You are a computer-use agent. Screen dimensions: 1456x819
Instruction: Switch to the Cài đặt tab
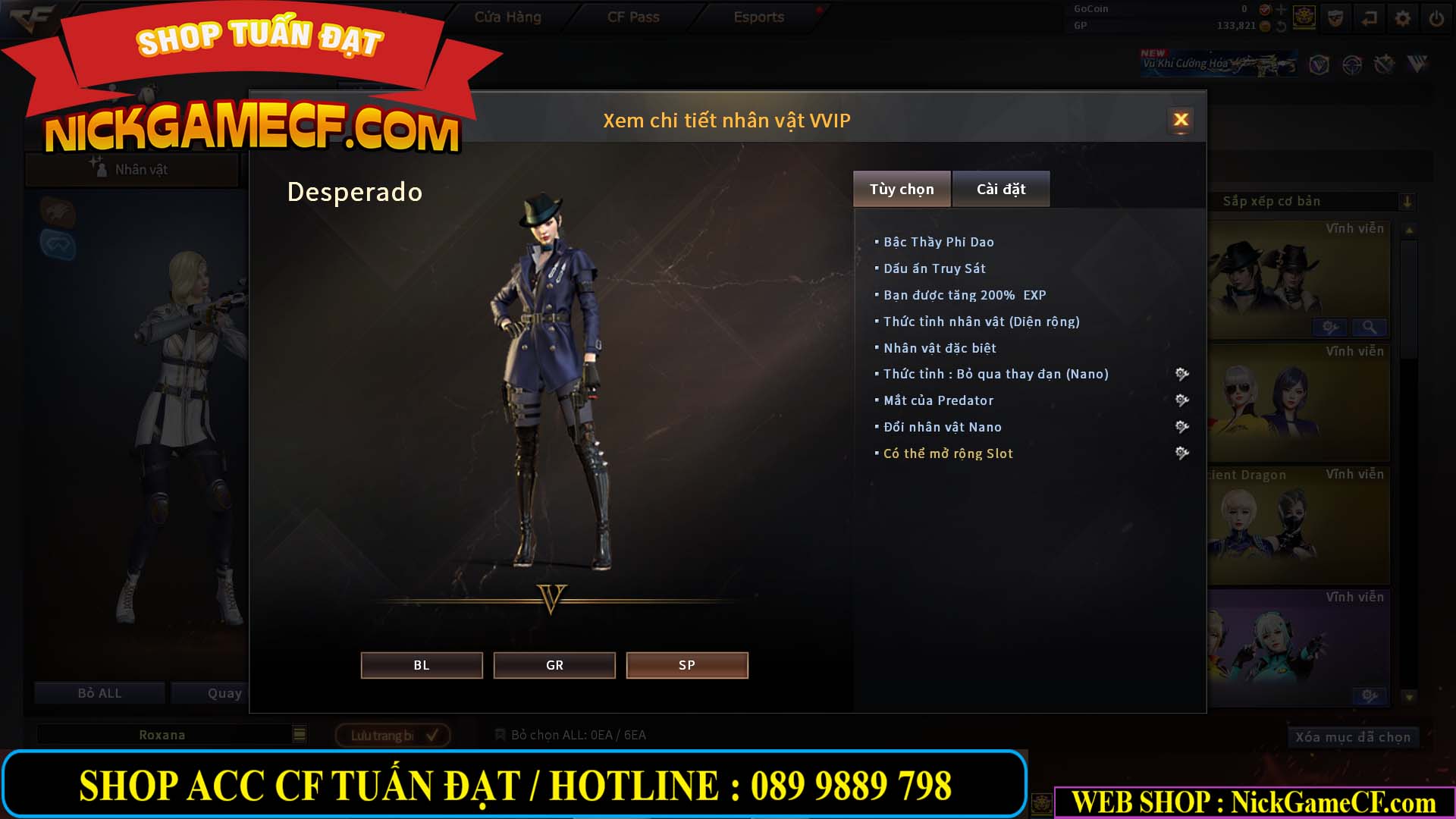pos(1000,188)
